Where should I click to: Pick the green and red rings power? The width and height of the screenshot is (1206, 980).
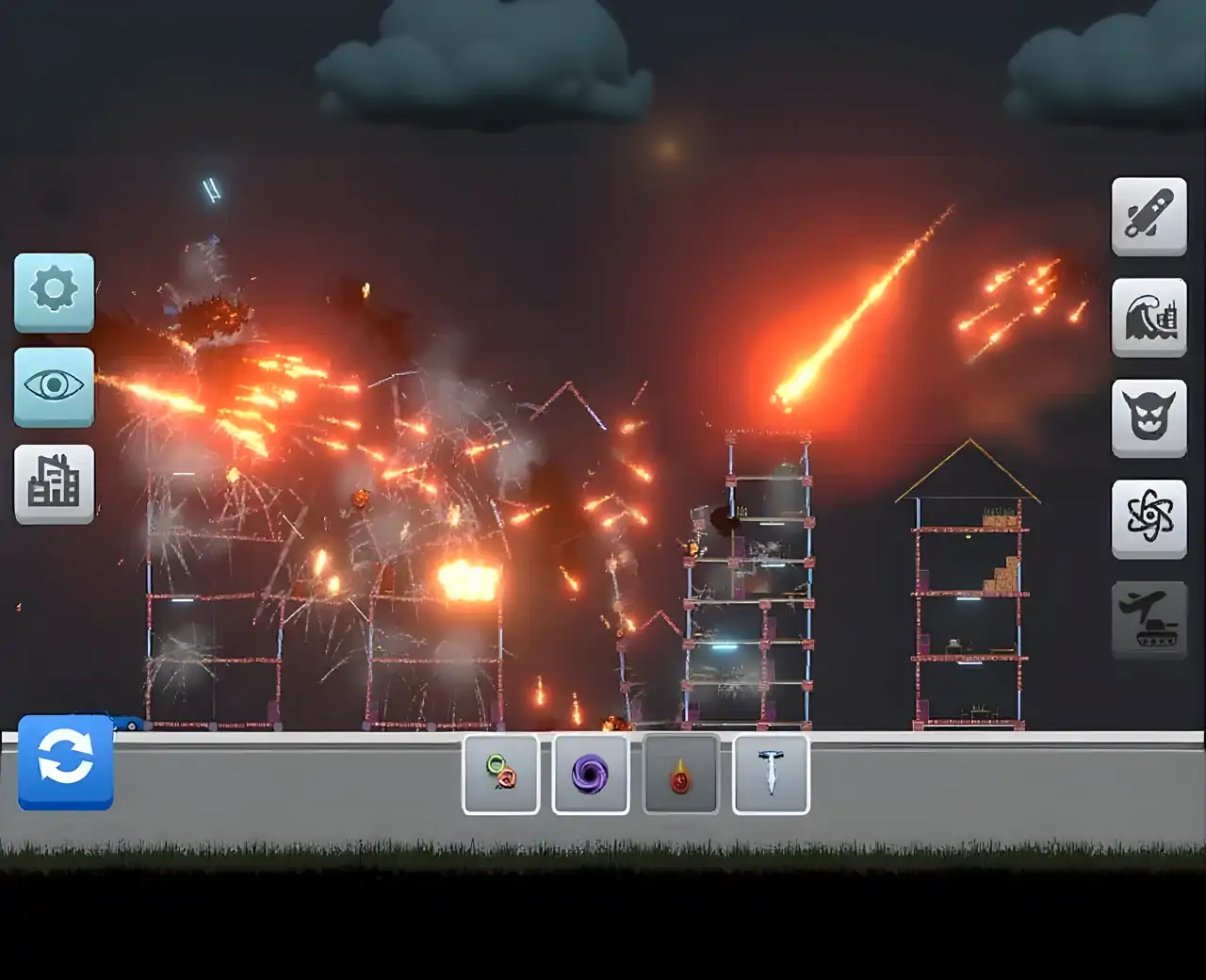point(501,775)
